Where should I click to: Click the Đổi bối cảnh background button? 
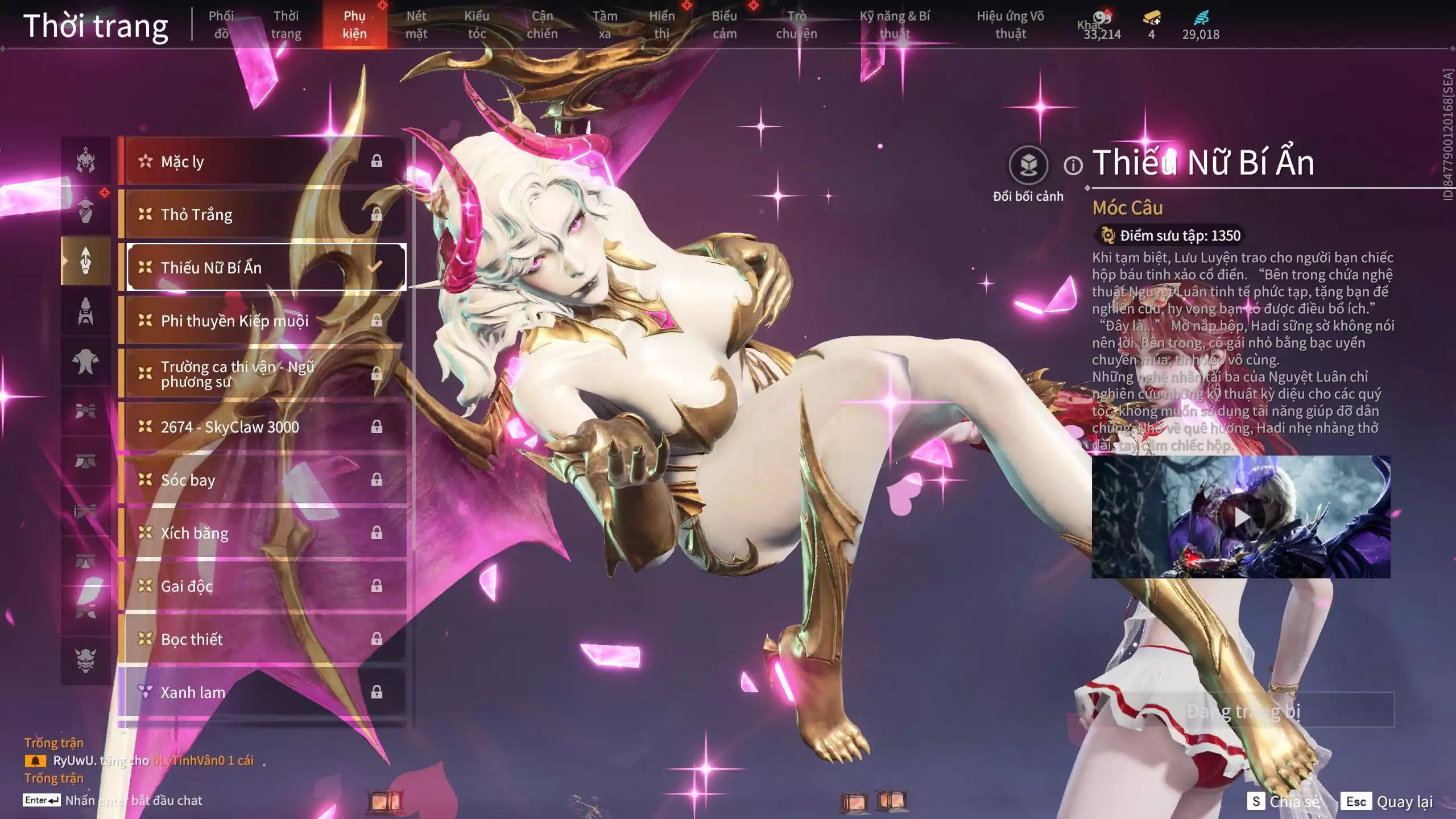1028,166
